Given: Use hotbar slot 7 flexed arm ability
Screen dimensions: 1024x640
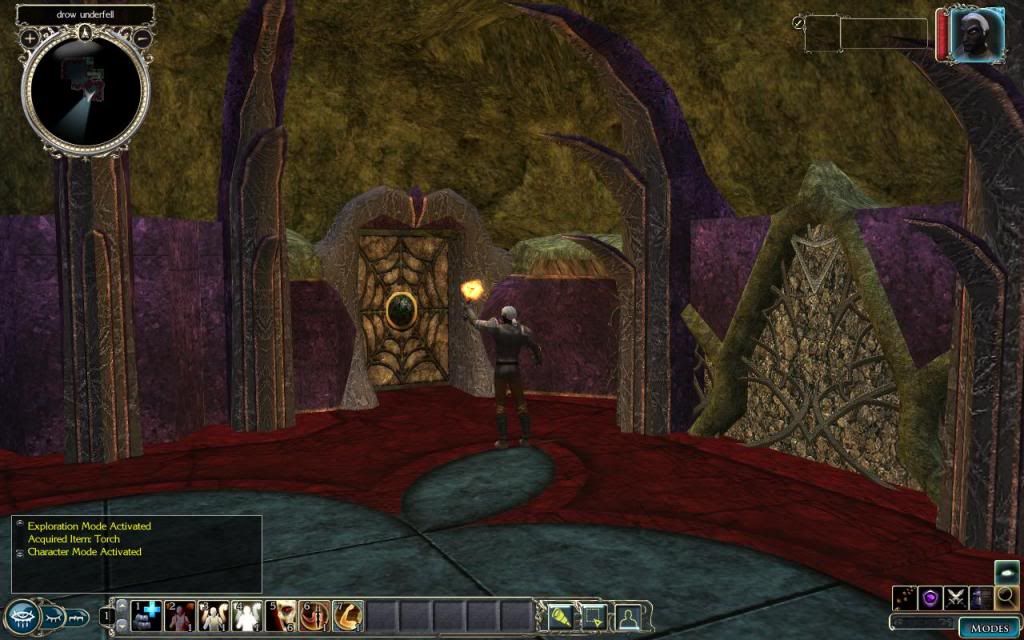Looking at the screenshot, I should coord(348,616).
